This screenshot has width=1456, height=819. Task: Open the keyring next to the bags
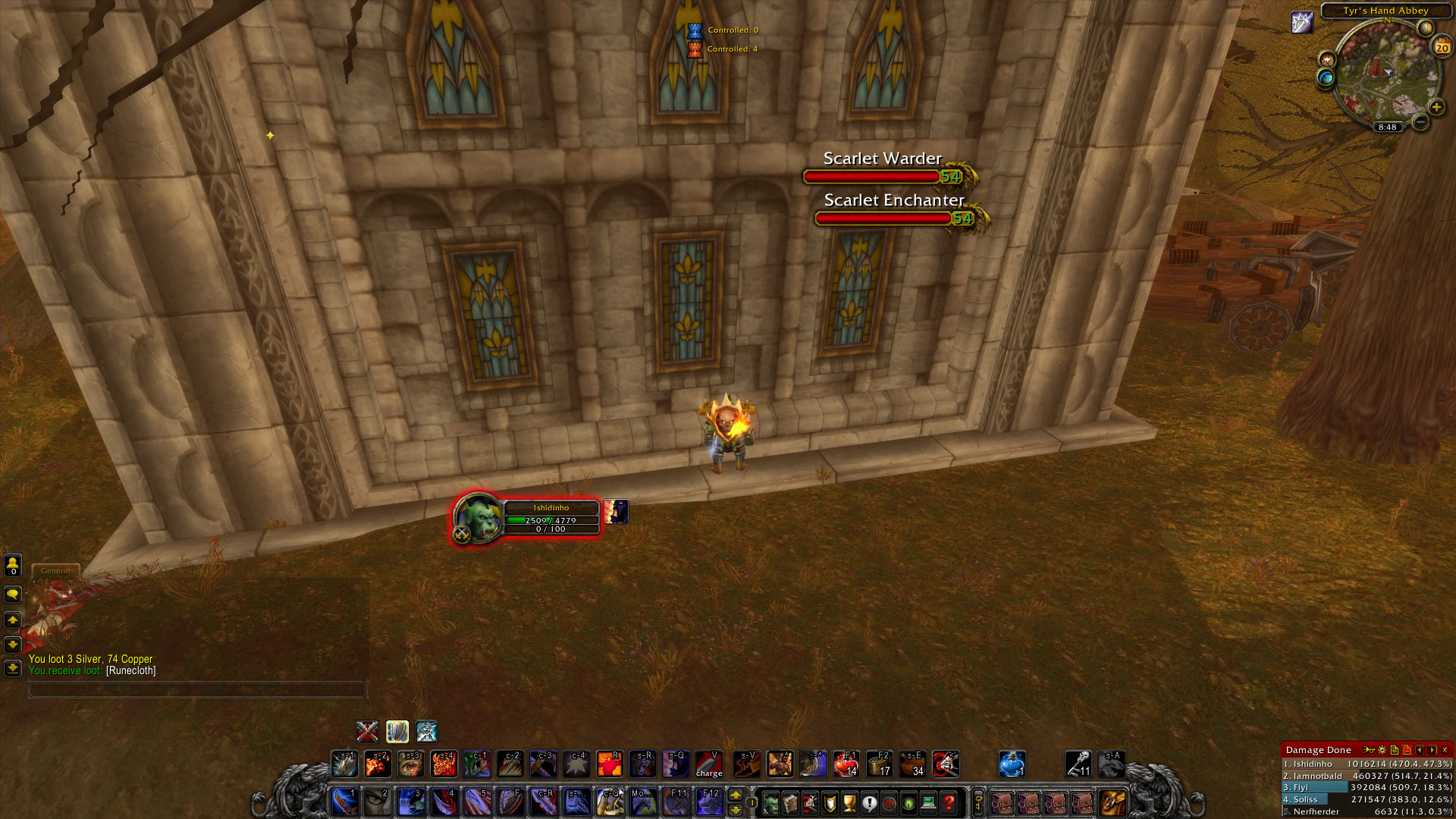[x=978, y=803]
